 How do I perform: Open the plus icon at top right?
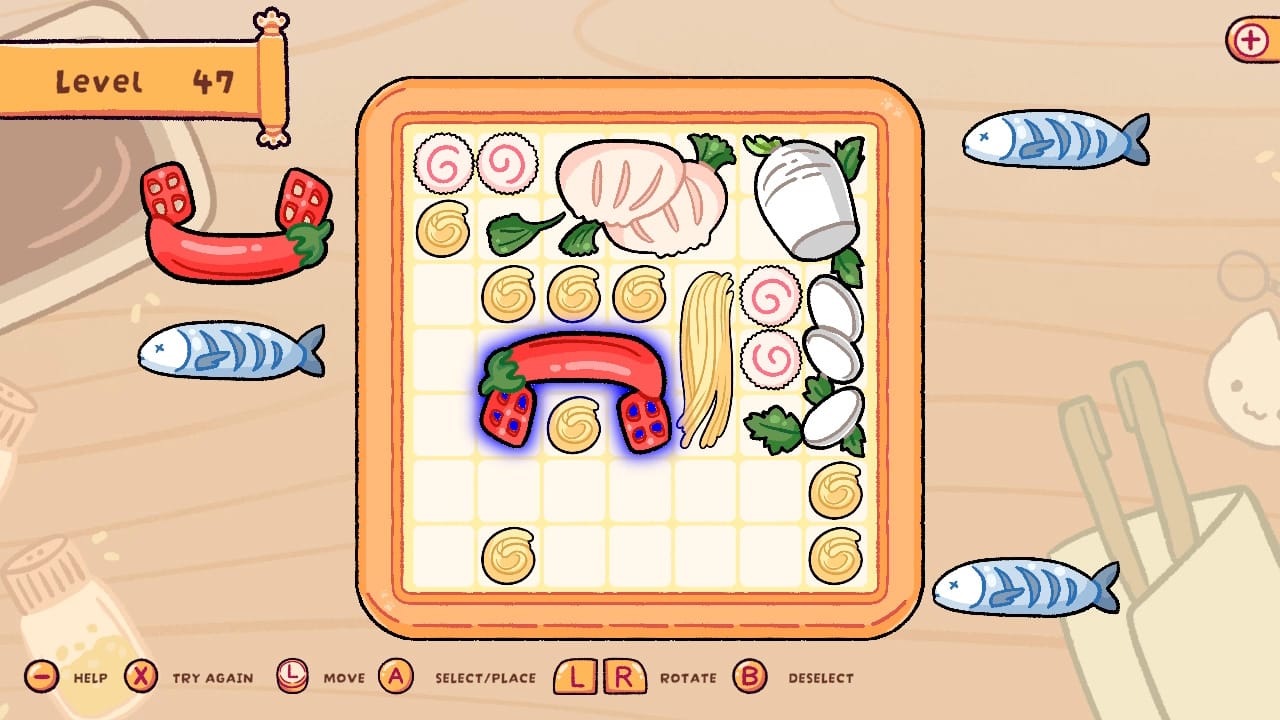1250,39
